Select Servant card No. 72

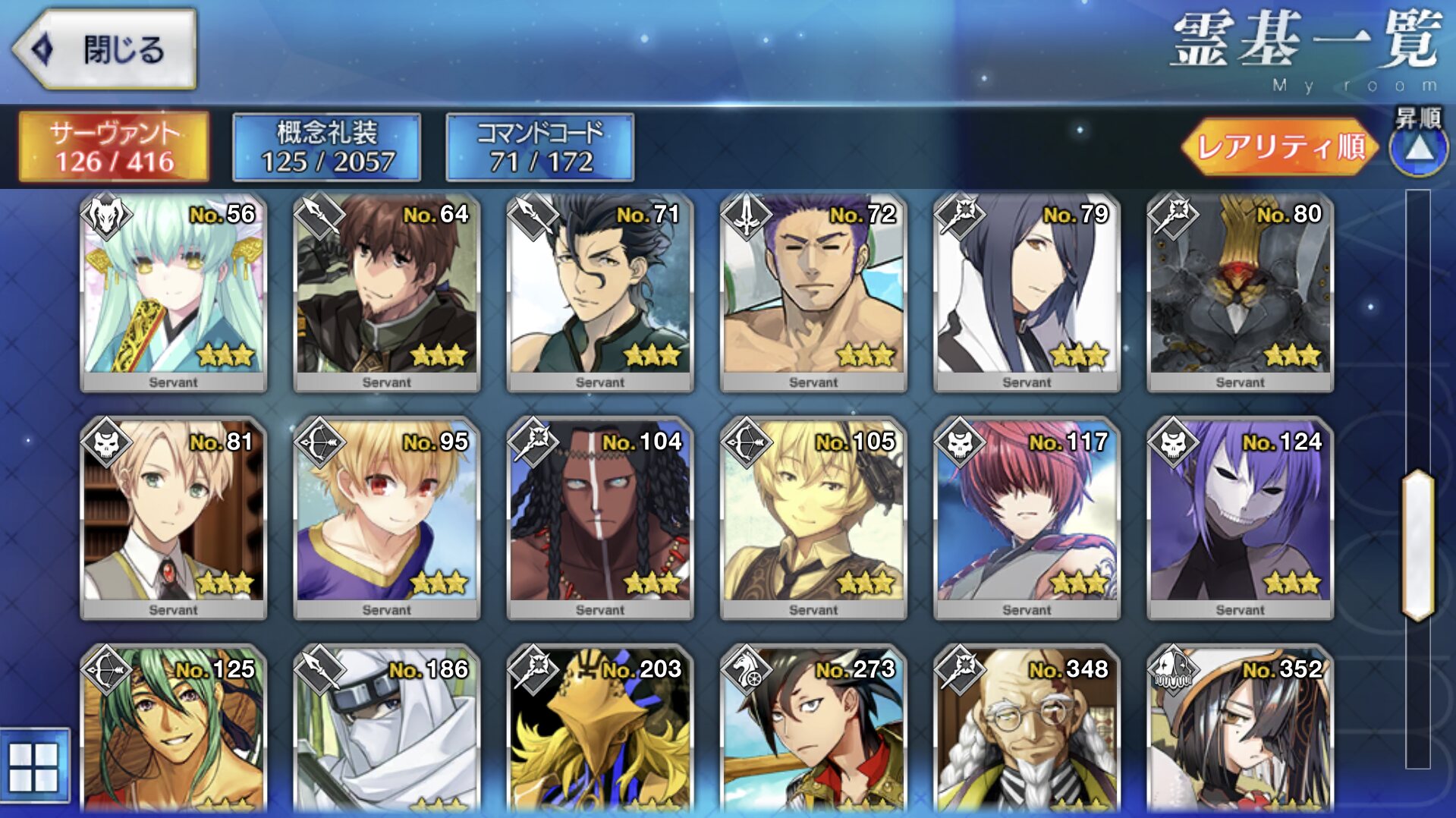(x=813, y=292)
